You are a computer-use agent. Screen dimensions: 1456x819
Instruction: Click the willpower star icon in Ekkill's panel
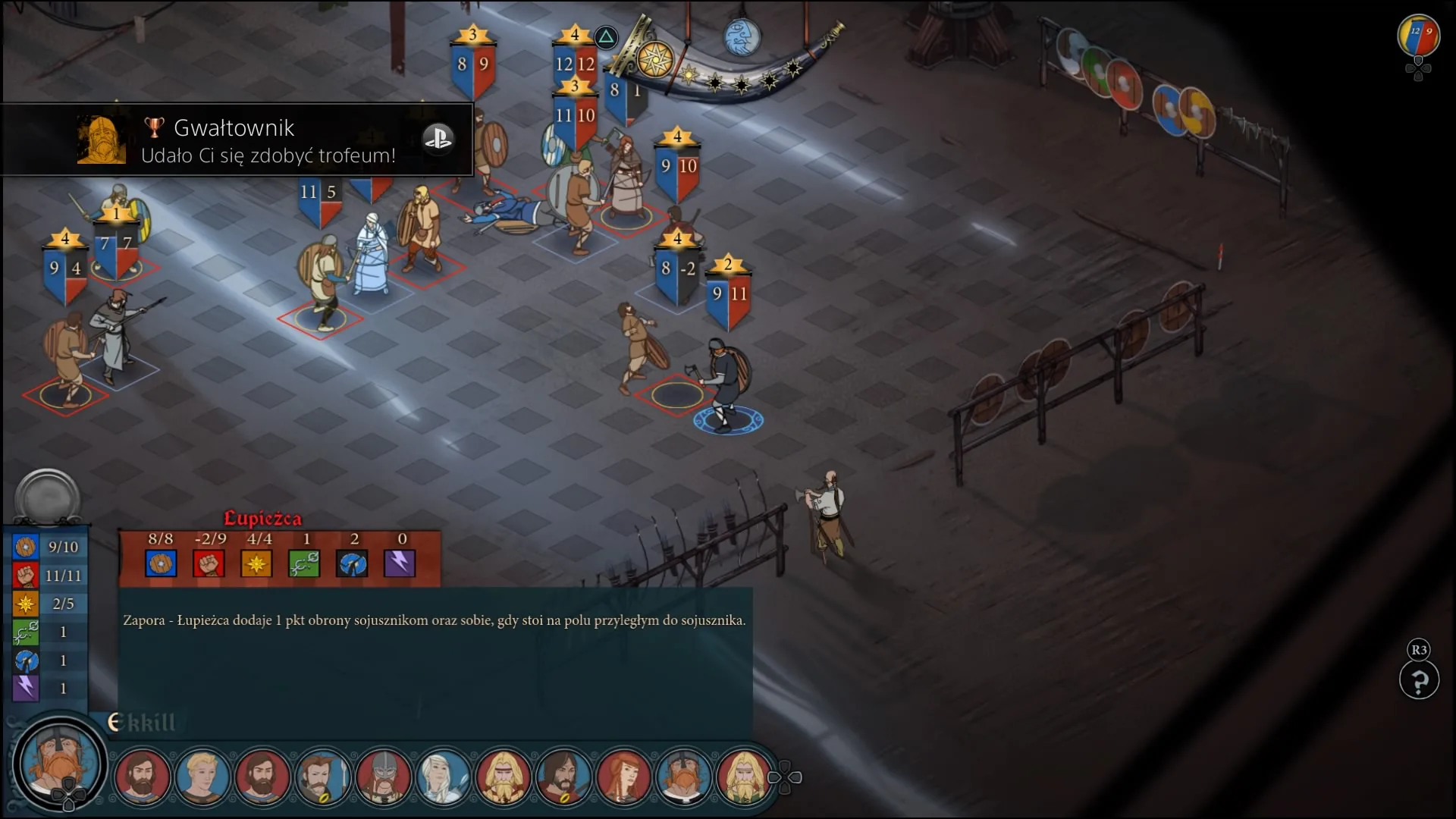pyautogui.click(x=25, y=604)
